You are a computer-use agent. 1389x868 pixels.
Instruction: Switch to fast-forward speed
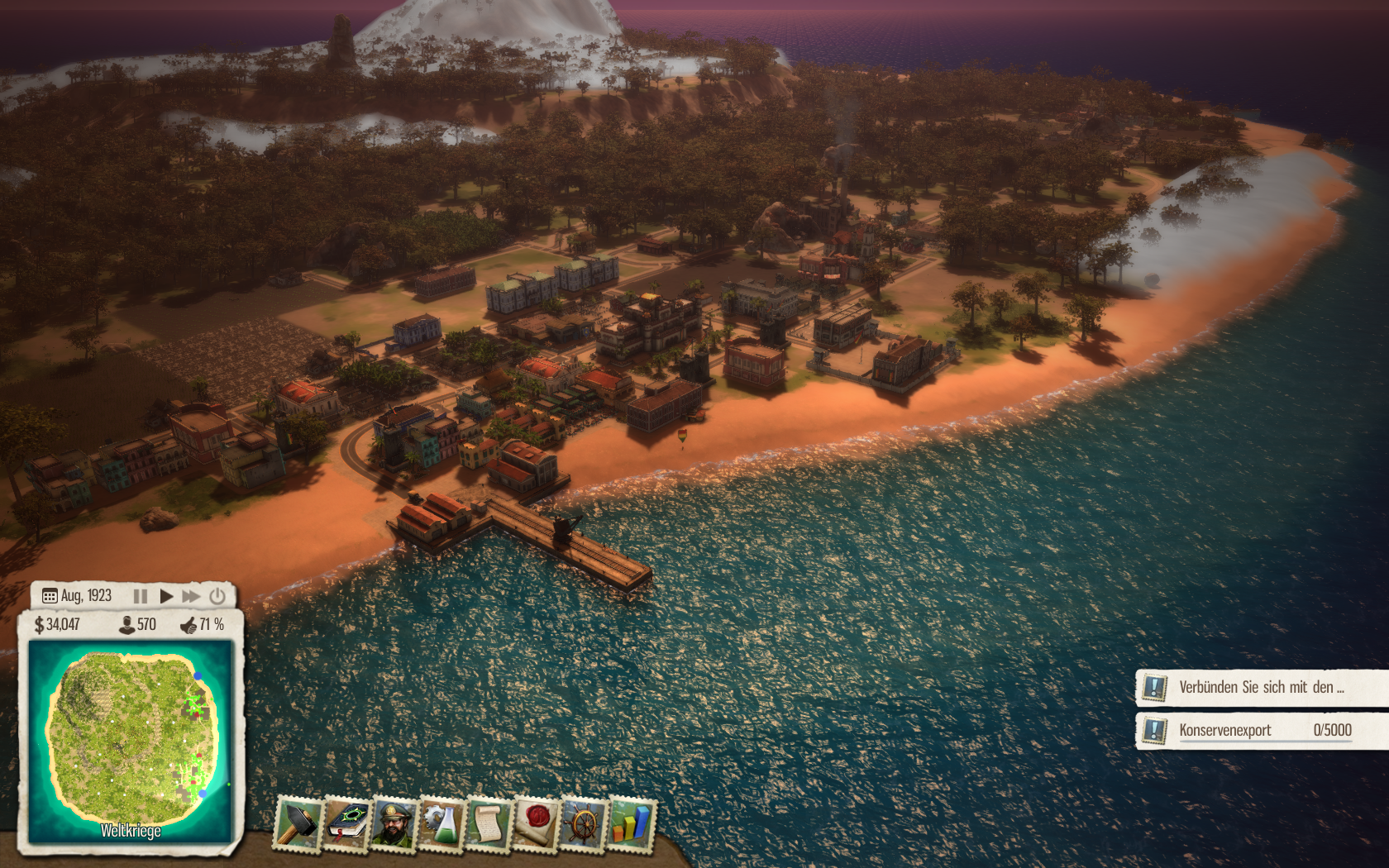(192, 596)
